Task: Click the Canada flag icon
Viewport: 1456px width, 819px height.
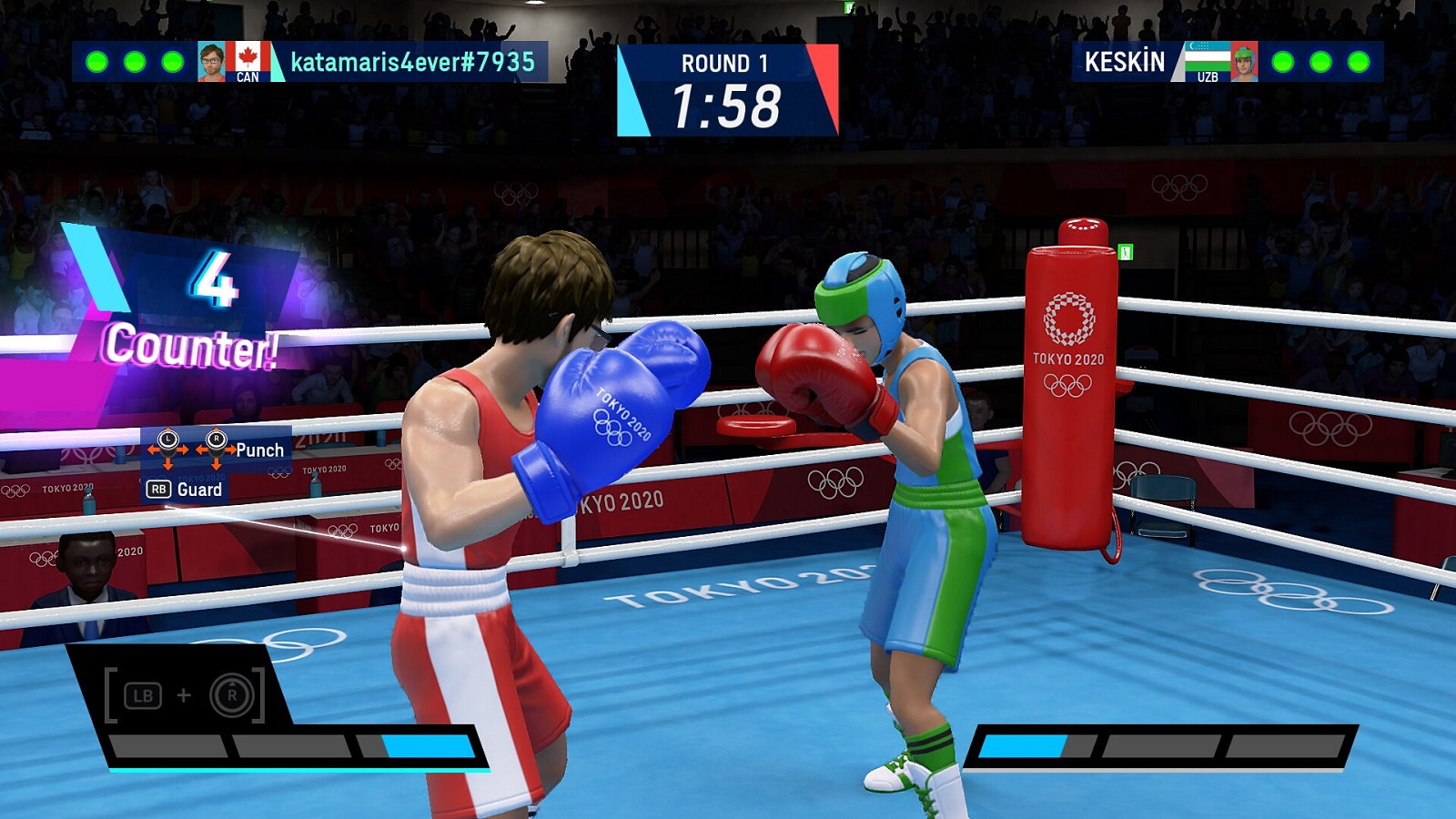Action: click(248, 57)
